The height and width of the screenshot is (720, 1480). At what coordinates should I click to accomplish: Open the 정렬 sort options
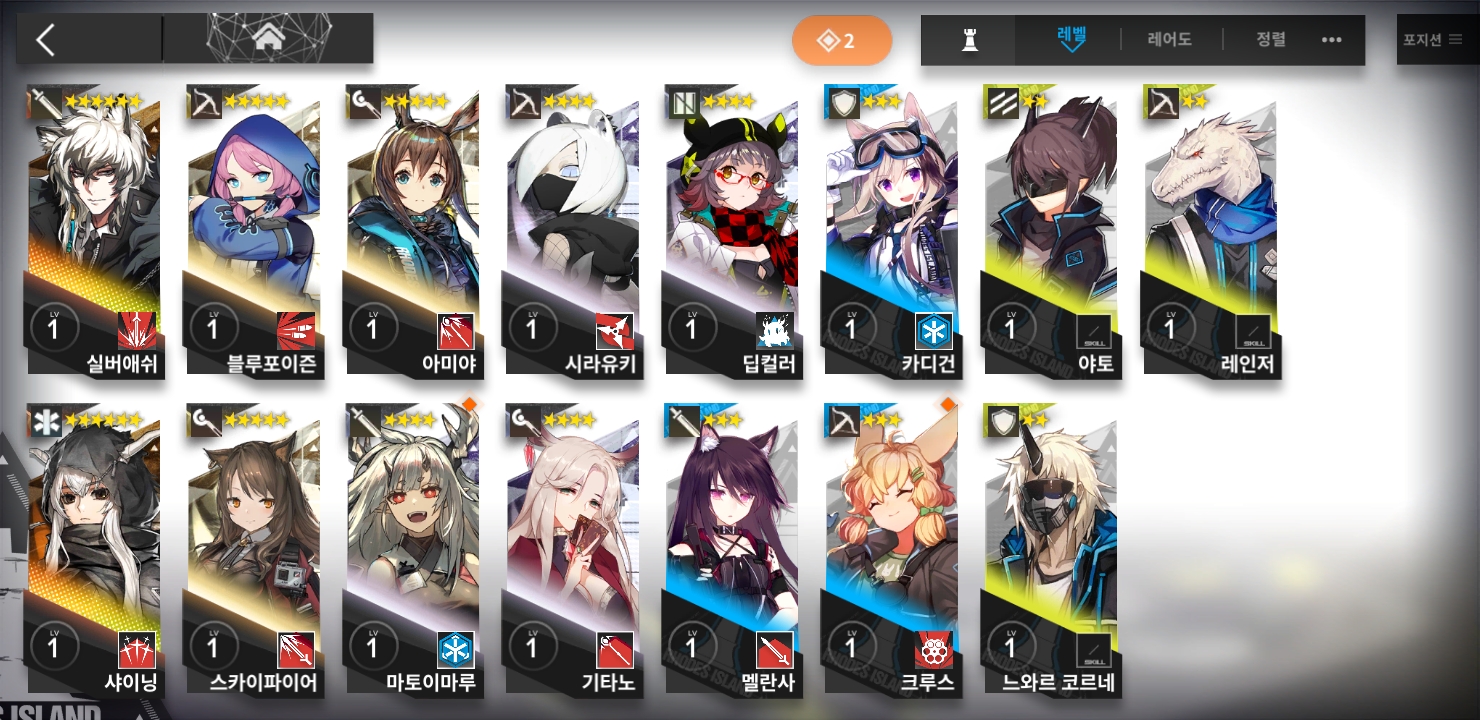click(1271, 40)
